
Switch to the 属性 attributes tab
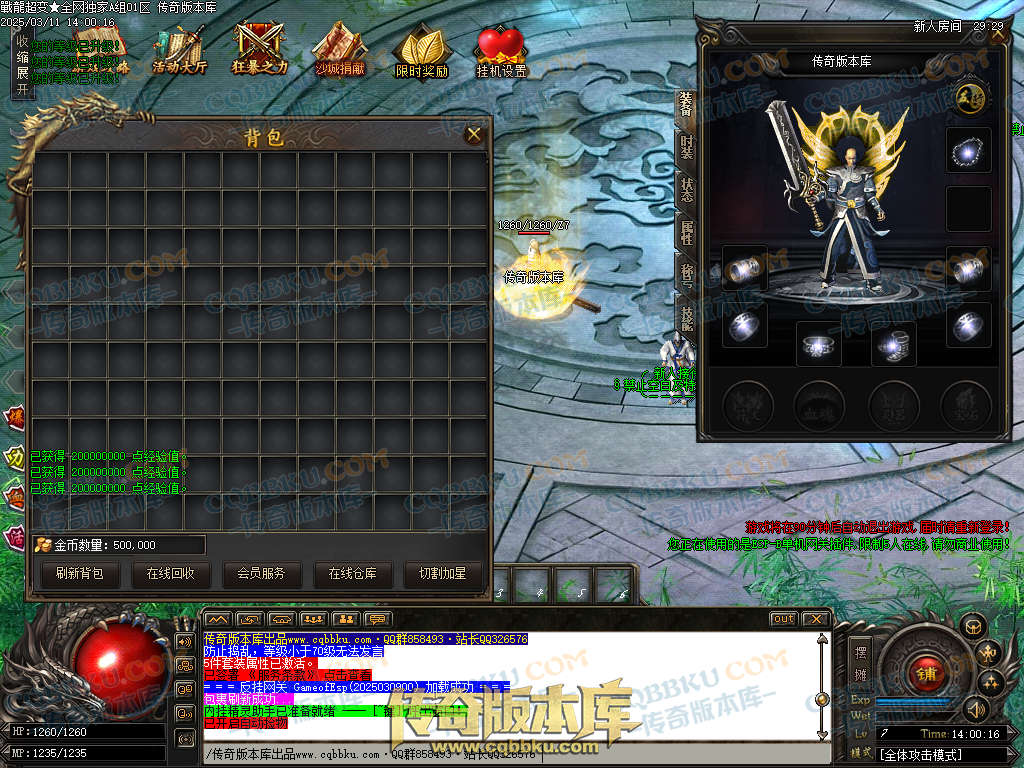tap(687, 233)
